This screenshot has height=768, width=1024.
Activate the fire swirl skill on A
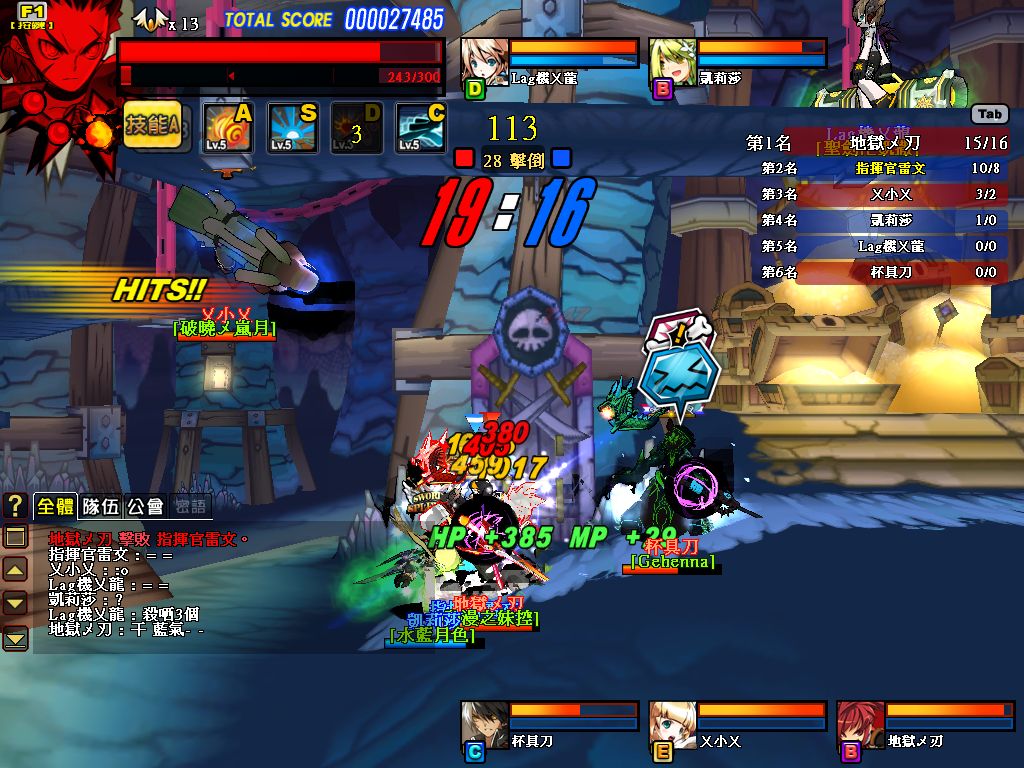pos(228,127)
